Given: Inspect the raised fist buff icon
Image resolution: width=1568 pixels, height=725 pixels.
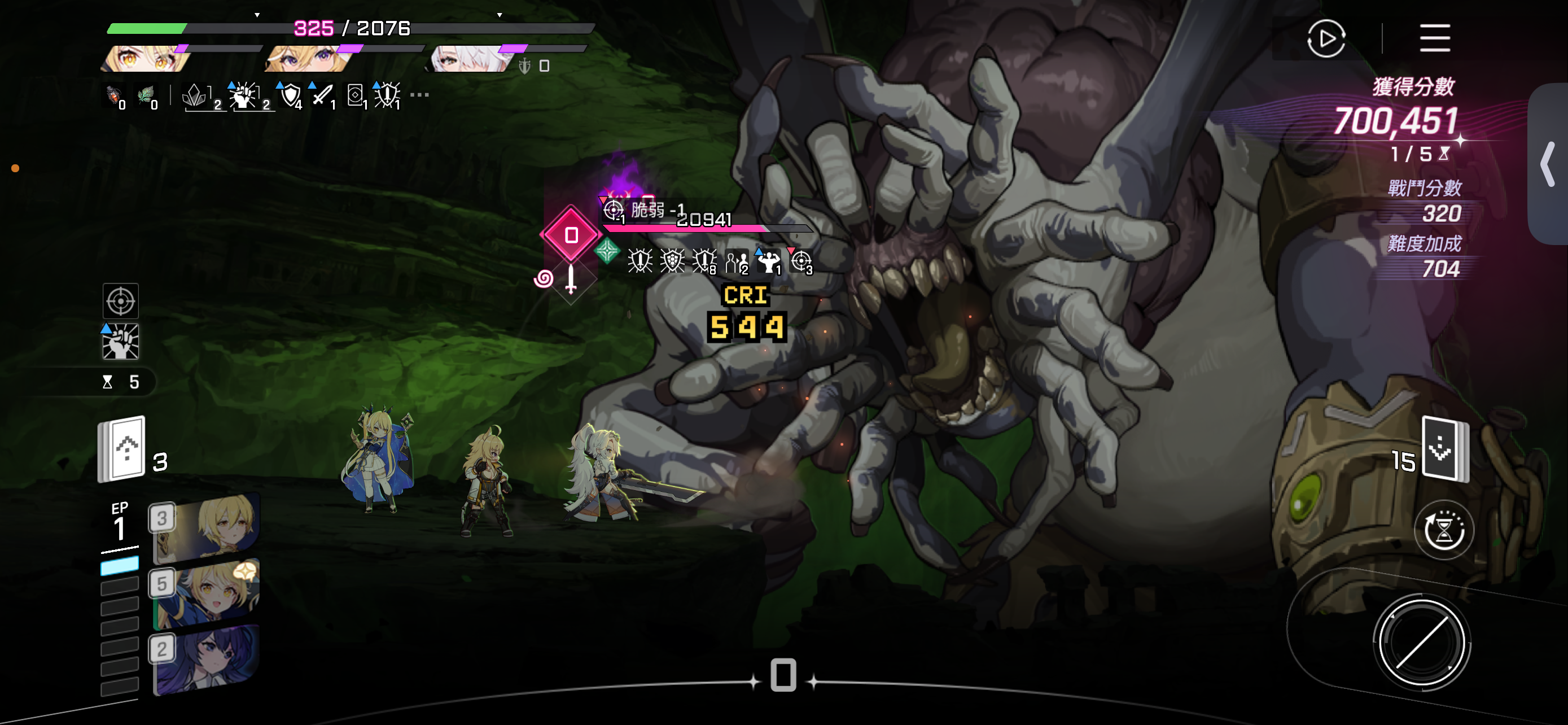Looking at the screenshot, I should (121, 342).
